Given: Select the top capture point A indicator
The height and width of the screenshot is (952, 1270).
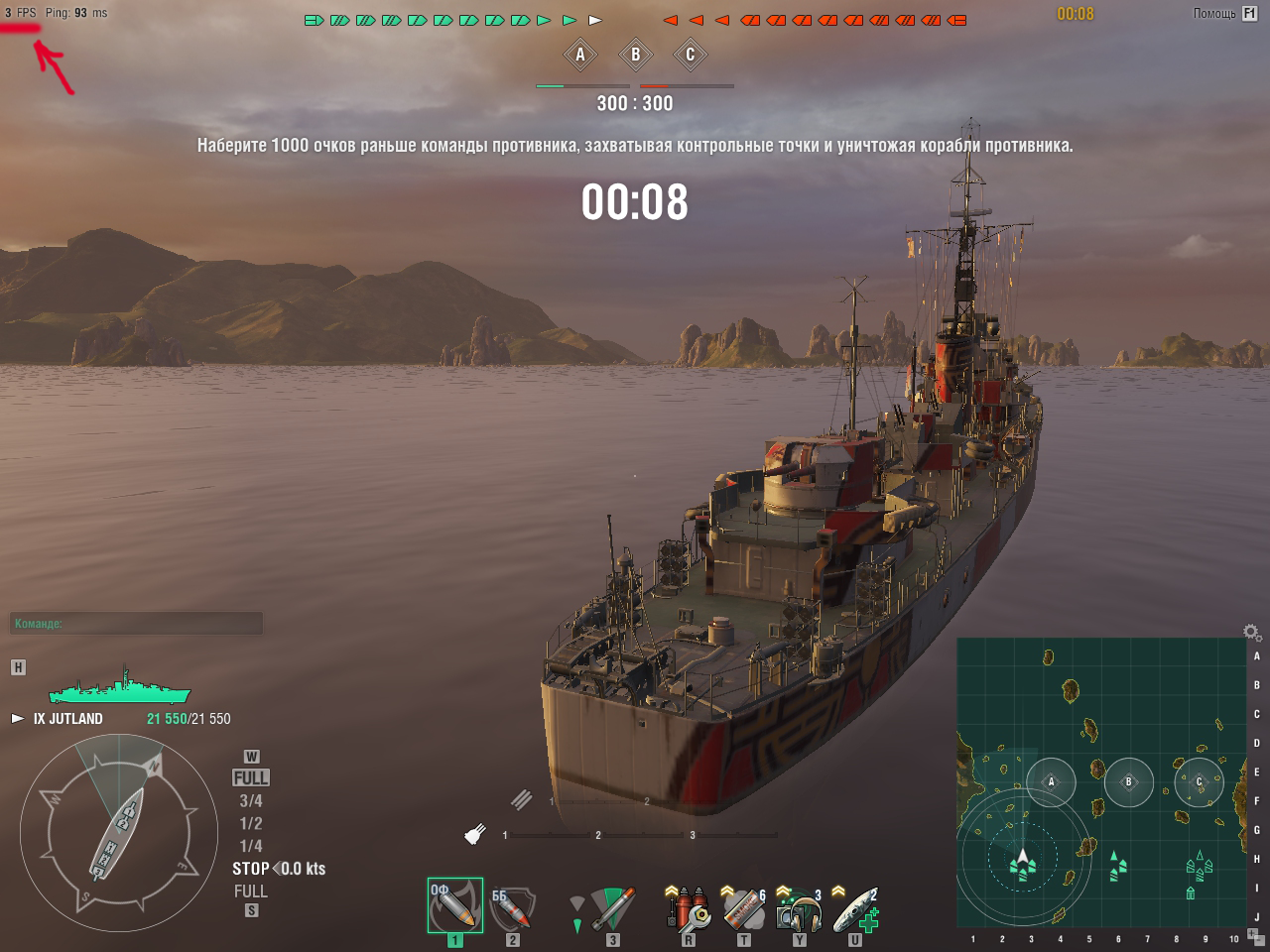Looking at the screenshot, I should [x=580, y=55].
